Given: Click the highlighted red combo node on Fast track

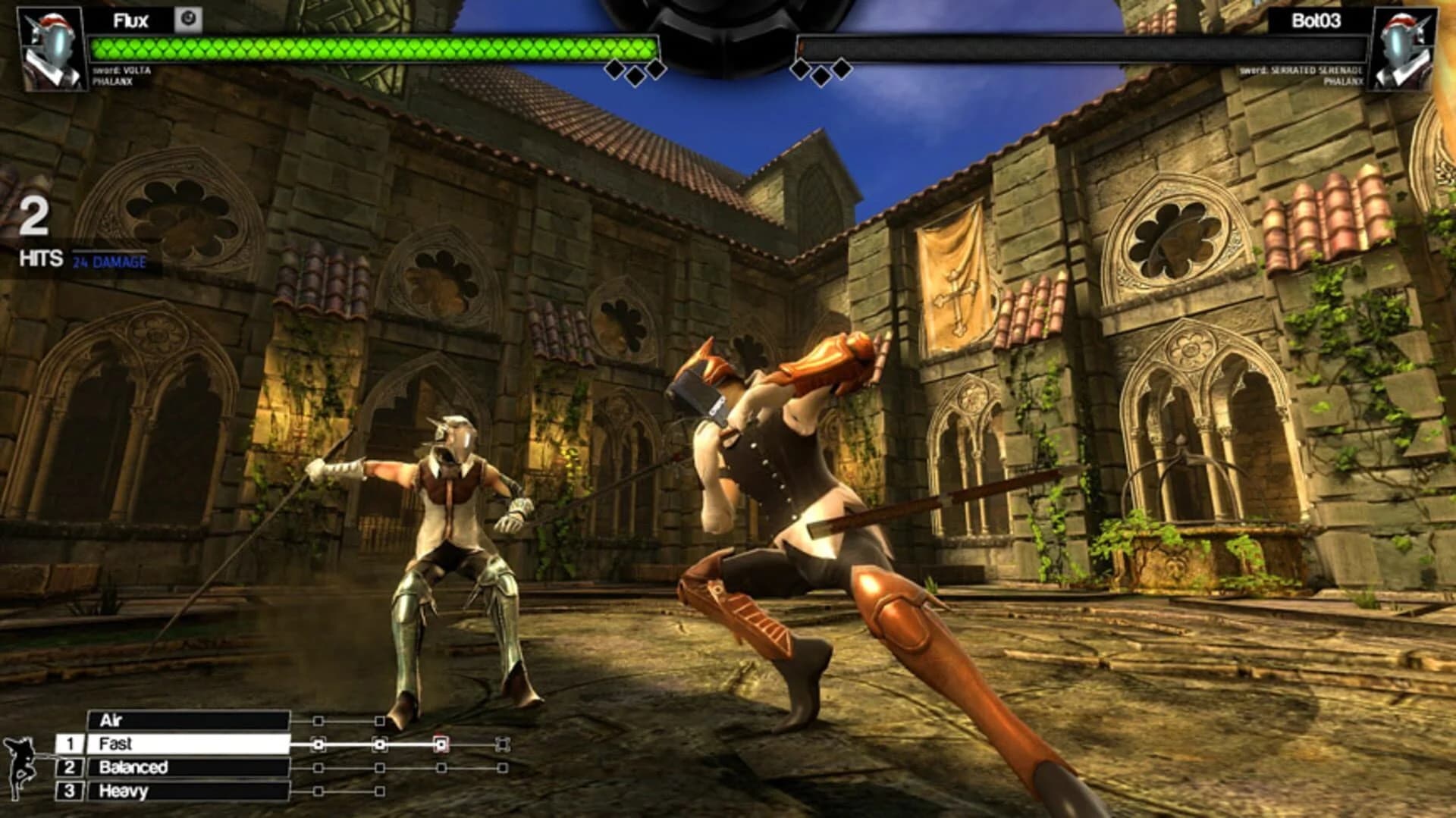Looking at the screenshot, I should pos(441,745).
